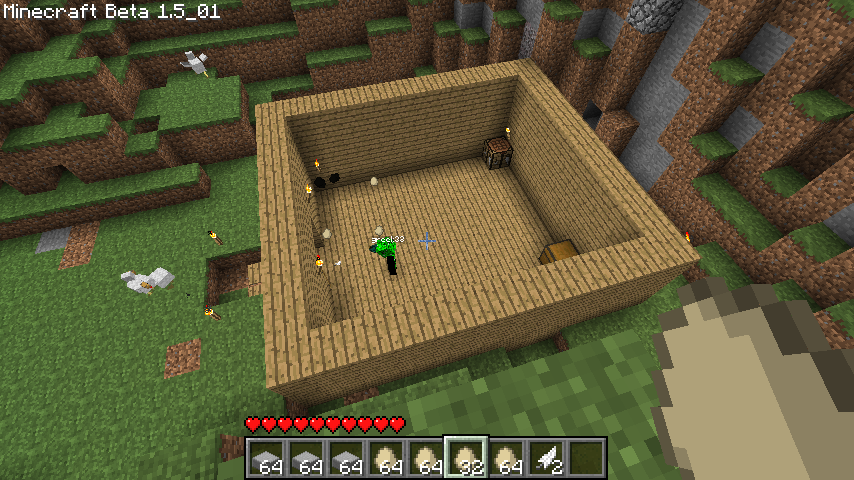Select the egg stack of 32
Screen dimensions: 854x480
point(466,457)
